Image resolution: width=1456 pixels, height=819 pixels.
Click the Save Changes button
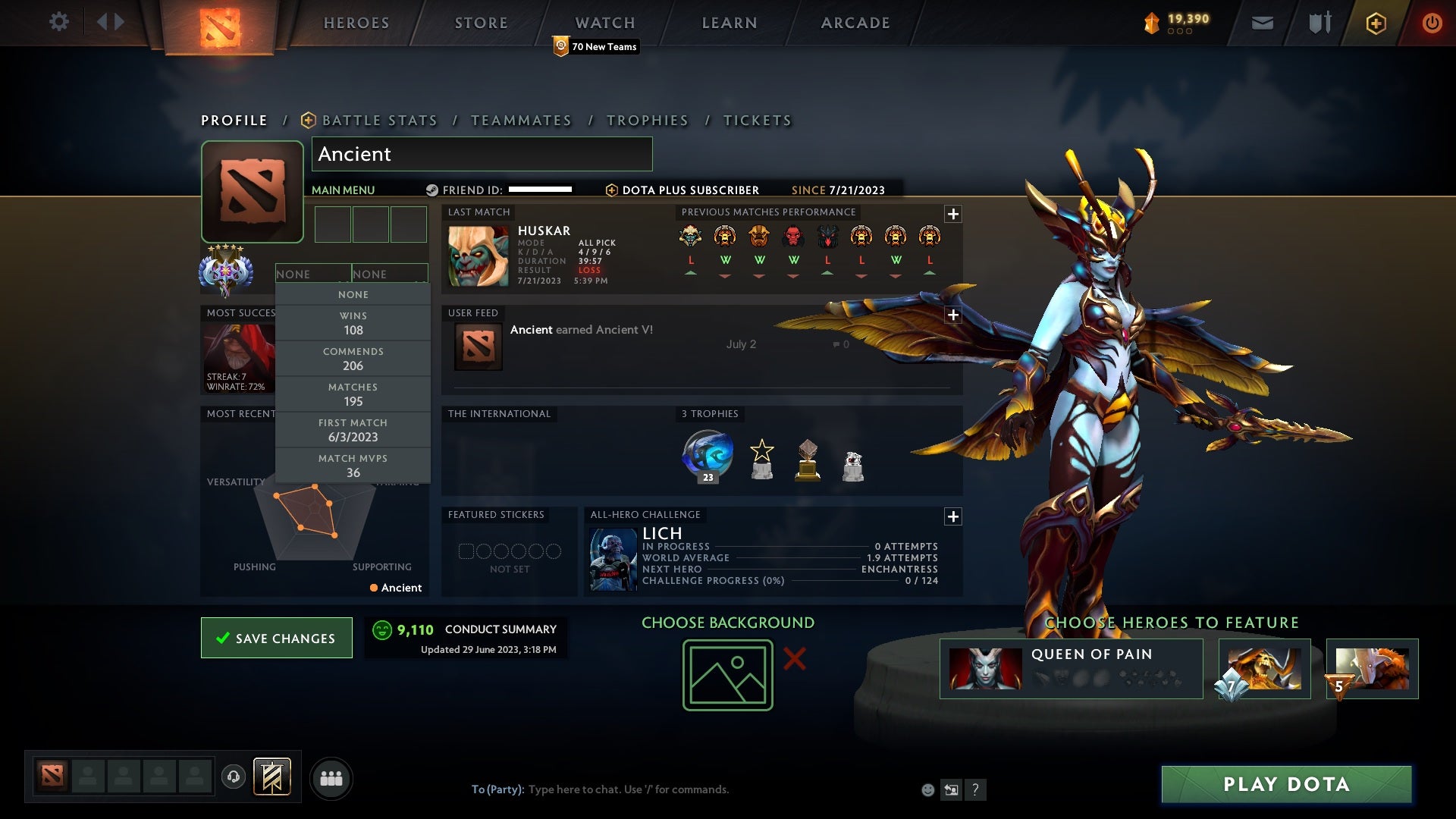click(x=276, y=638)
